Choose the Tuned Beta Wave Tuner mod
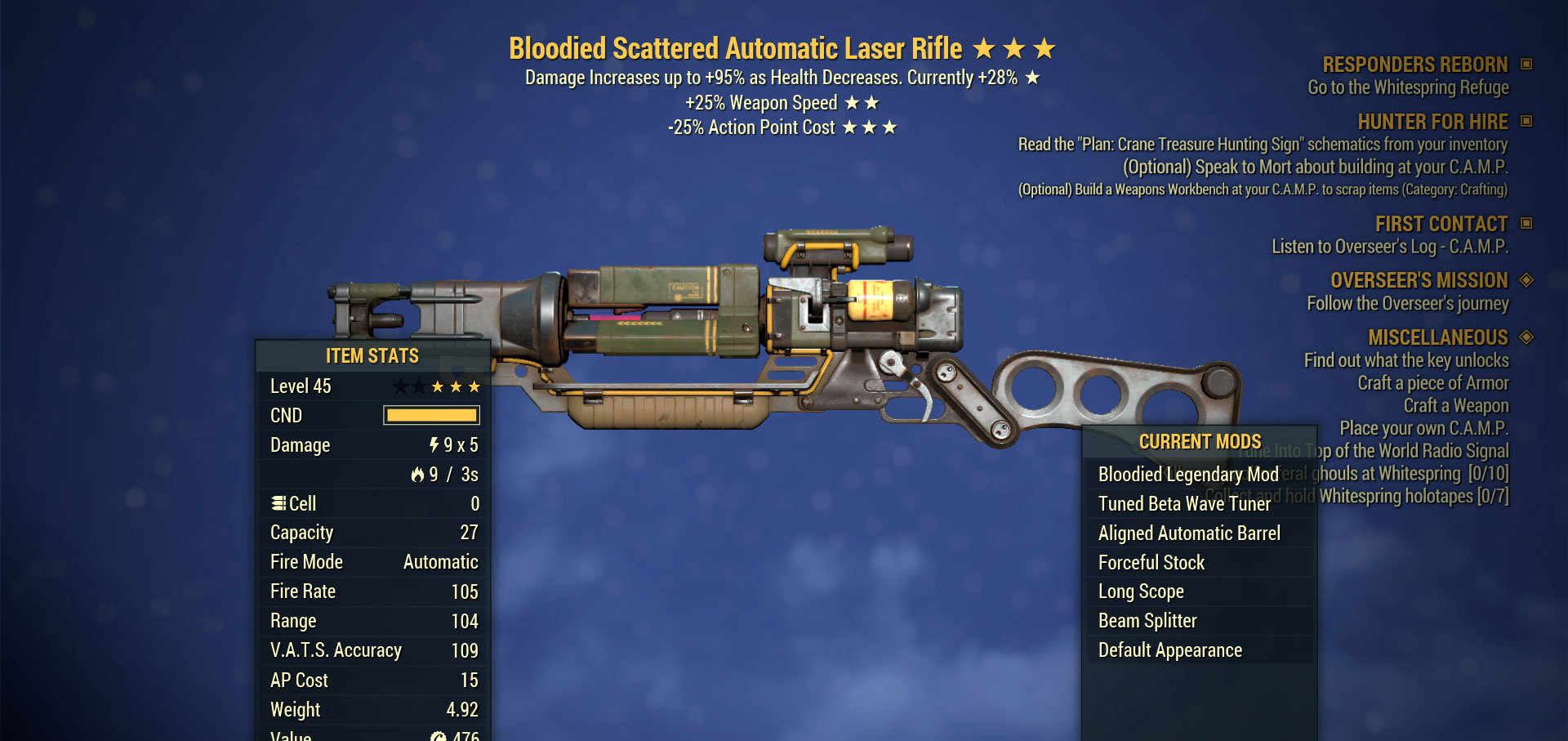Viewport: 1568px width, 741px height. pos(1184,504)
